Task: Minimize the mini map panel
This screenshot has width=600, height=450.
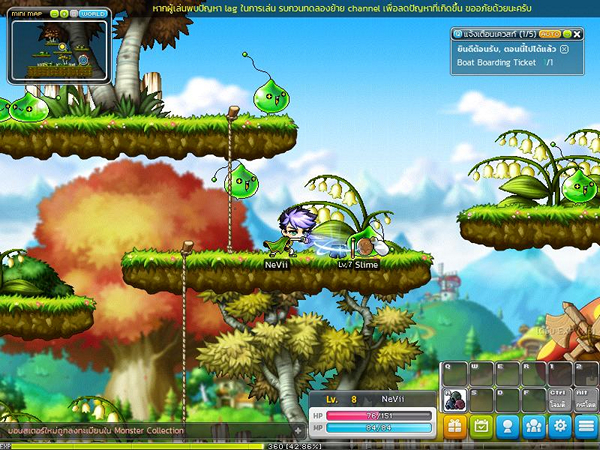Action: 53,14
